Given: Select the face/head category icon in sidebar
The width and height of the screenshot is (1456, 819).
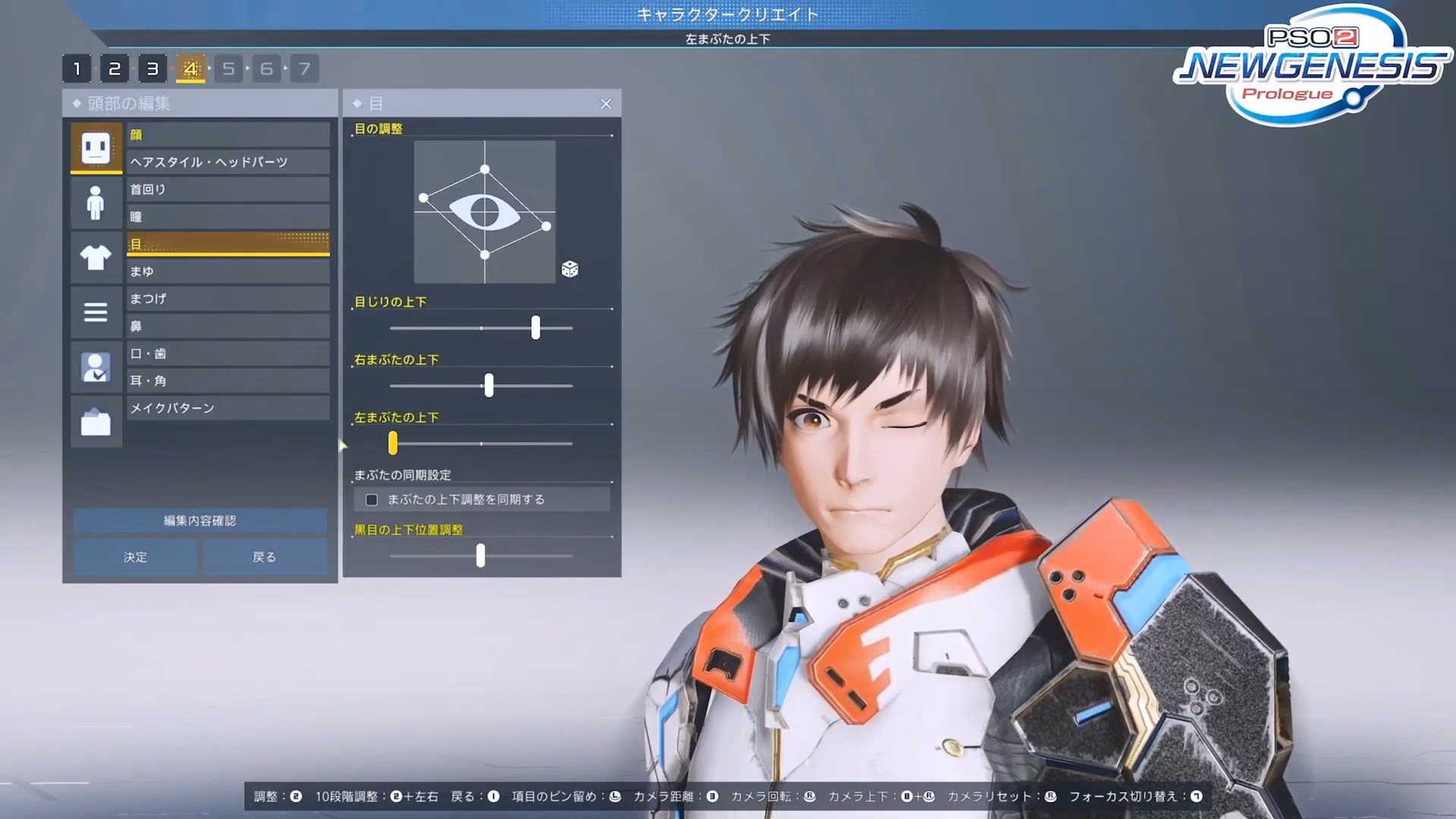Looking at the screenshot, I should 96,146.
